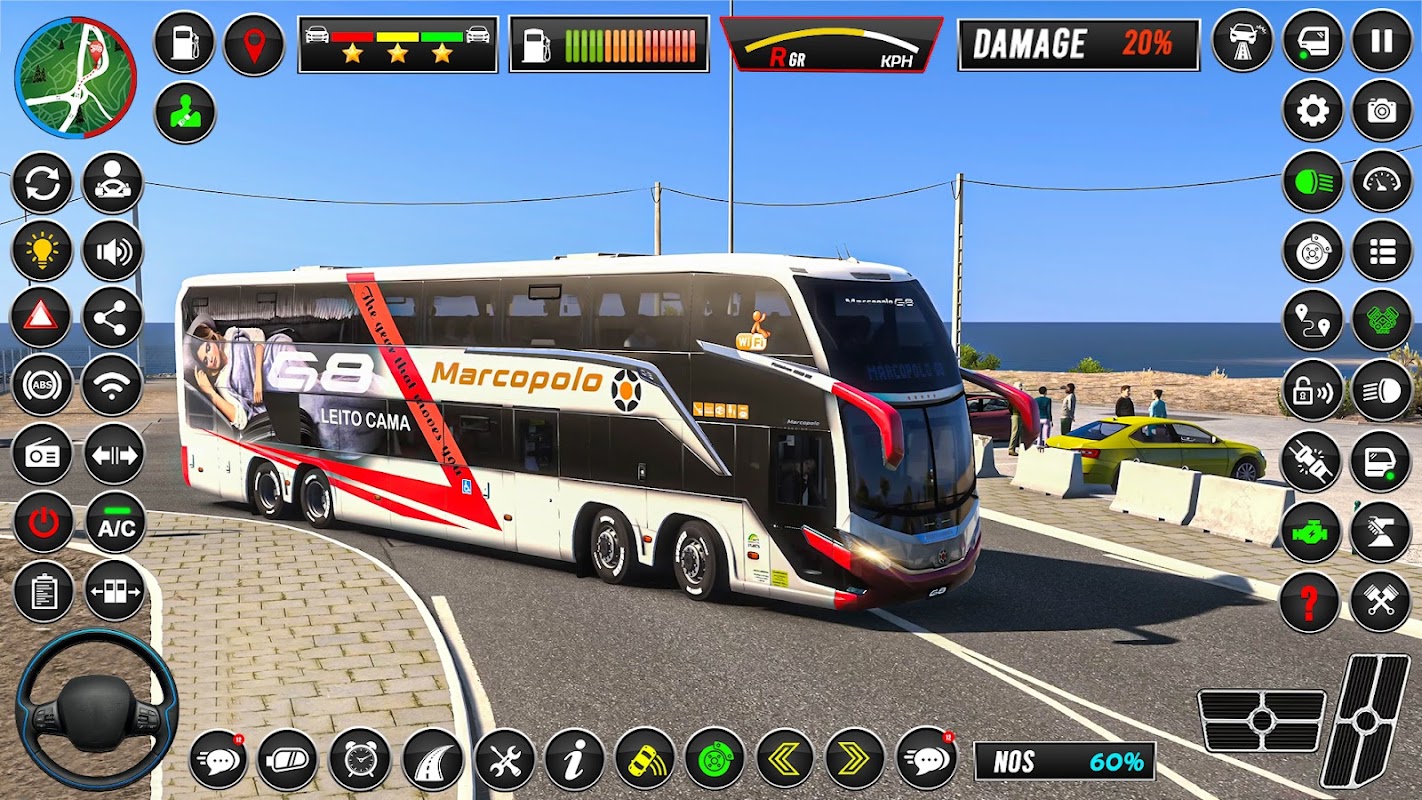Switch on the light bulb button

41,250
